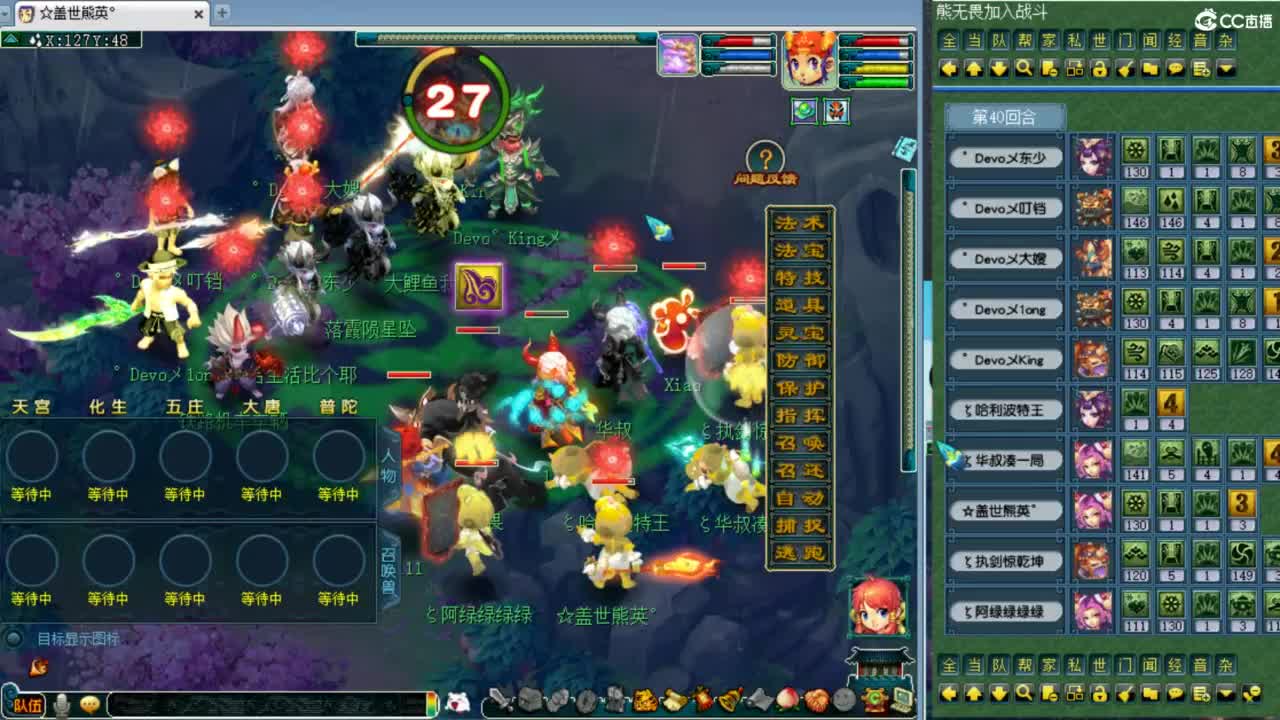Image resolution: width=1280 pixels, height=720 pixels.
Task: Open the computer icon at bottom toolbar's right end
Action: 901,698
